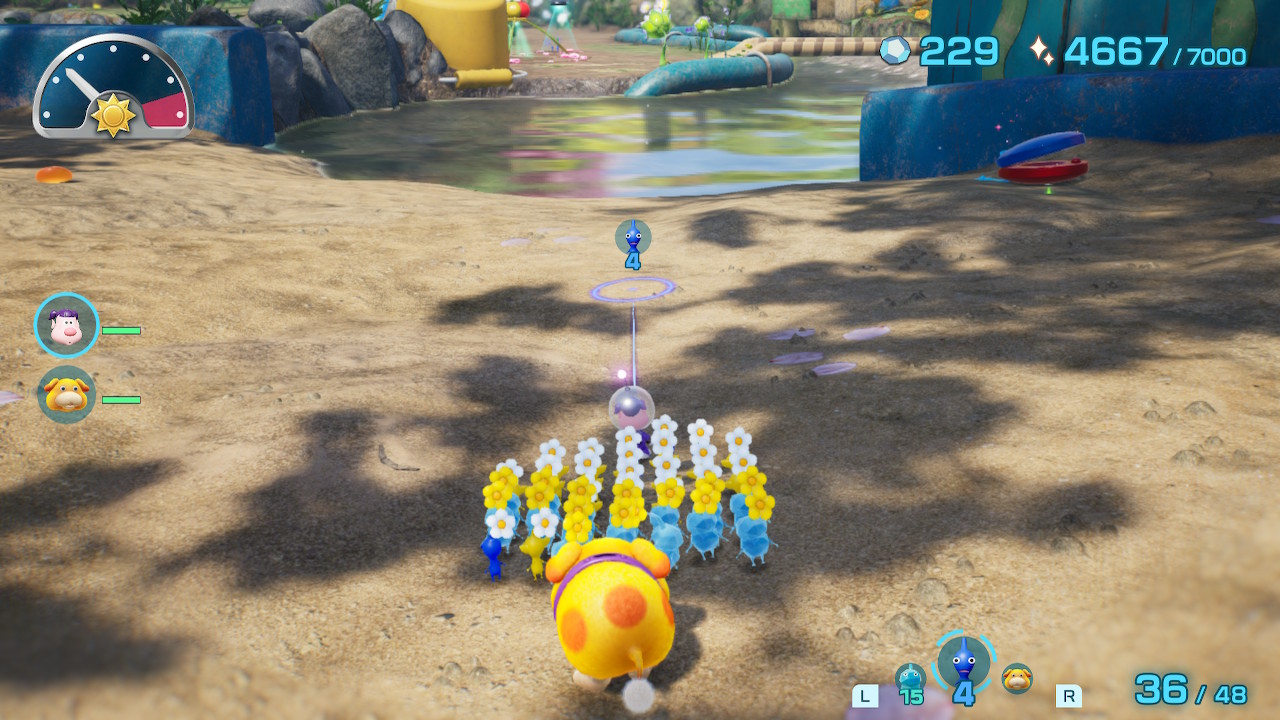Select Oatchi's portrait beside the health bar
1280x720 pixels.
click(x=67, y=395)
